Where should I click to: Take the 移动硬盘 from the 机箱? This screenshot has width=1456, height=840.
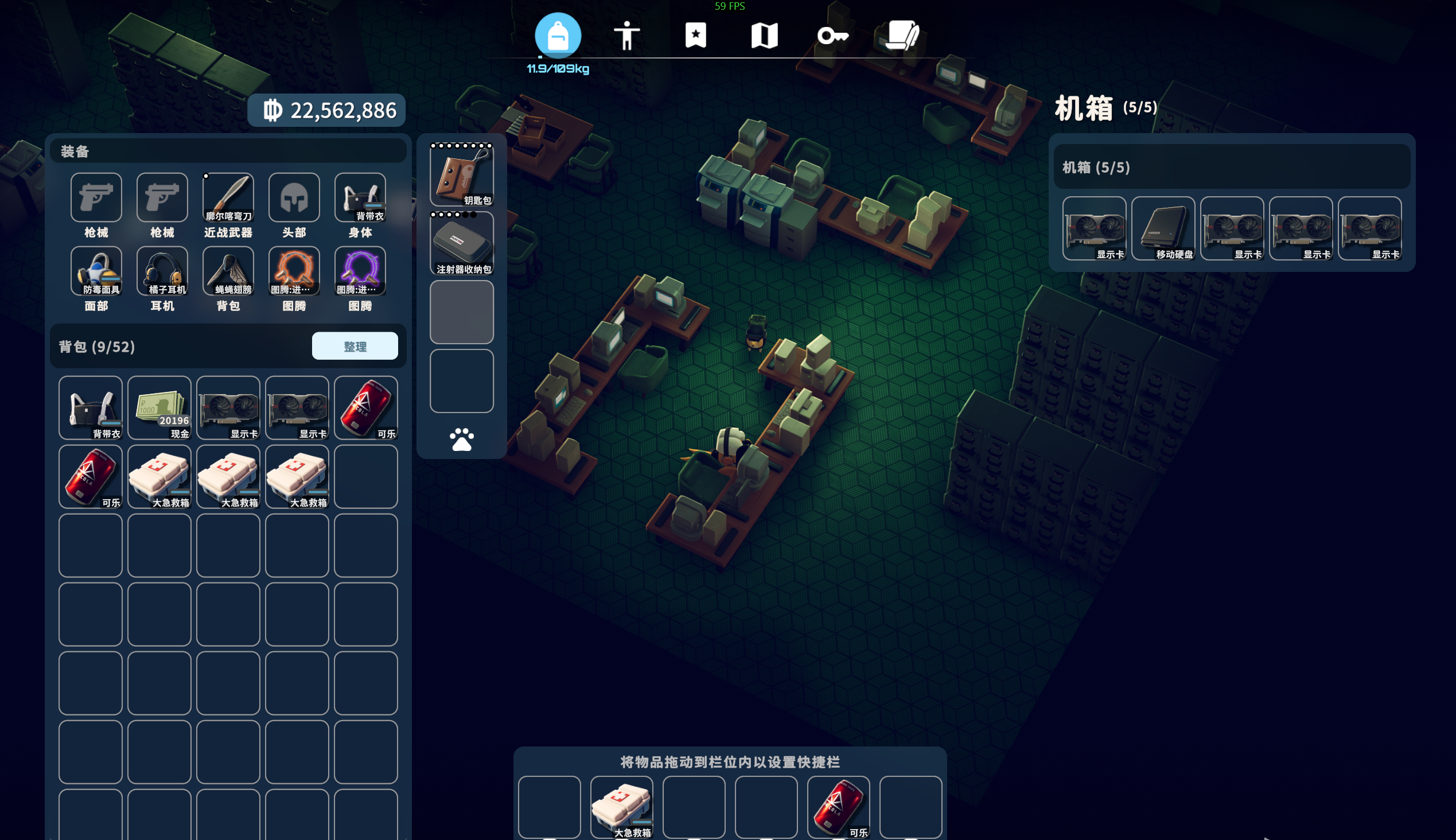click(x=1163, y=228)
